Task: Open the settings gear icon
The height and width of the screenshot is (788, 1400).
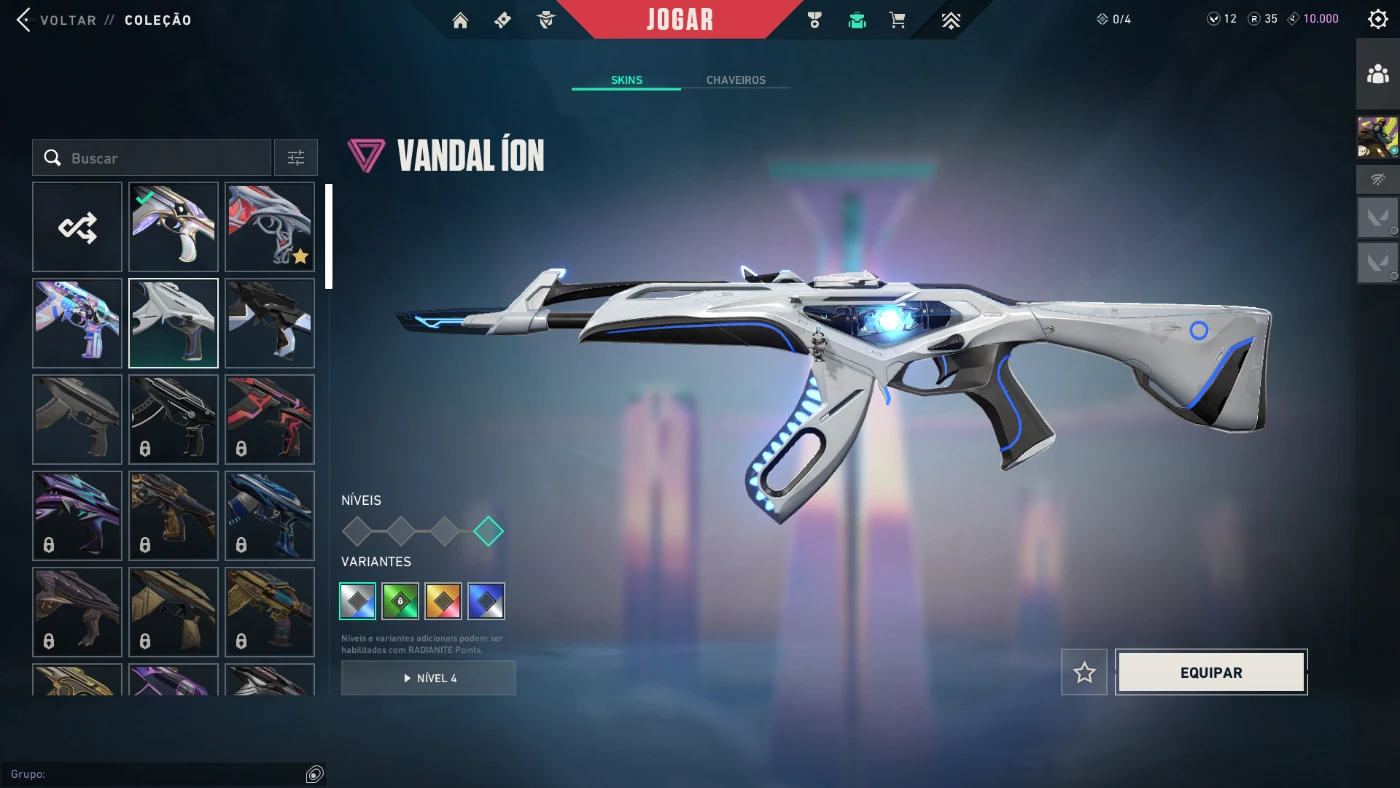Action: pyautogui.click(x=1377, y=19)
